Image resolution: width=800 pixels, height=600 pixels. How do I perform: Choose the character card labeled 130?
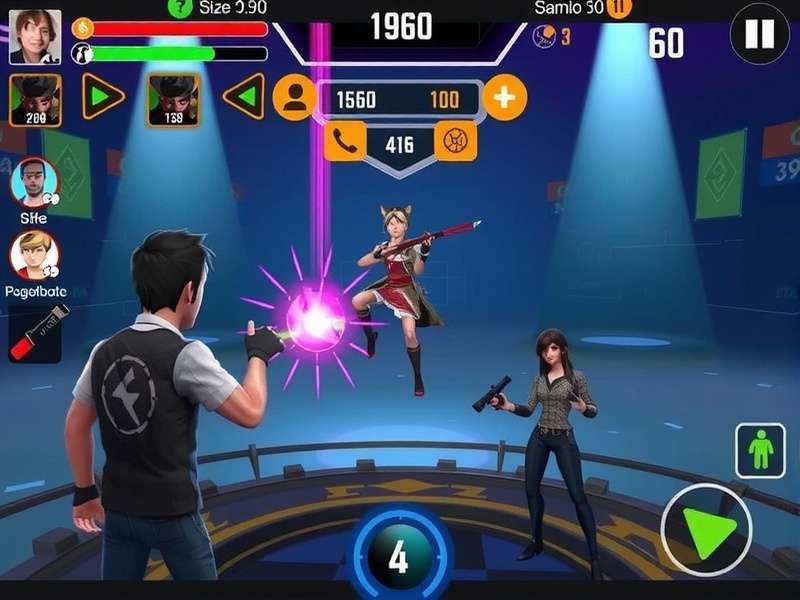(x=173, y=100)
